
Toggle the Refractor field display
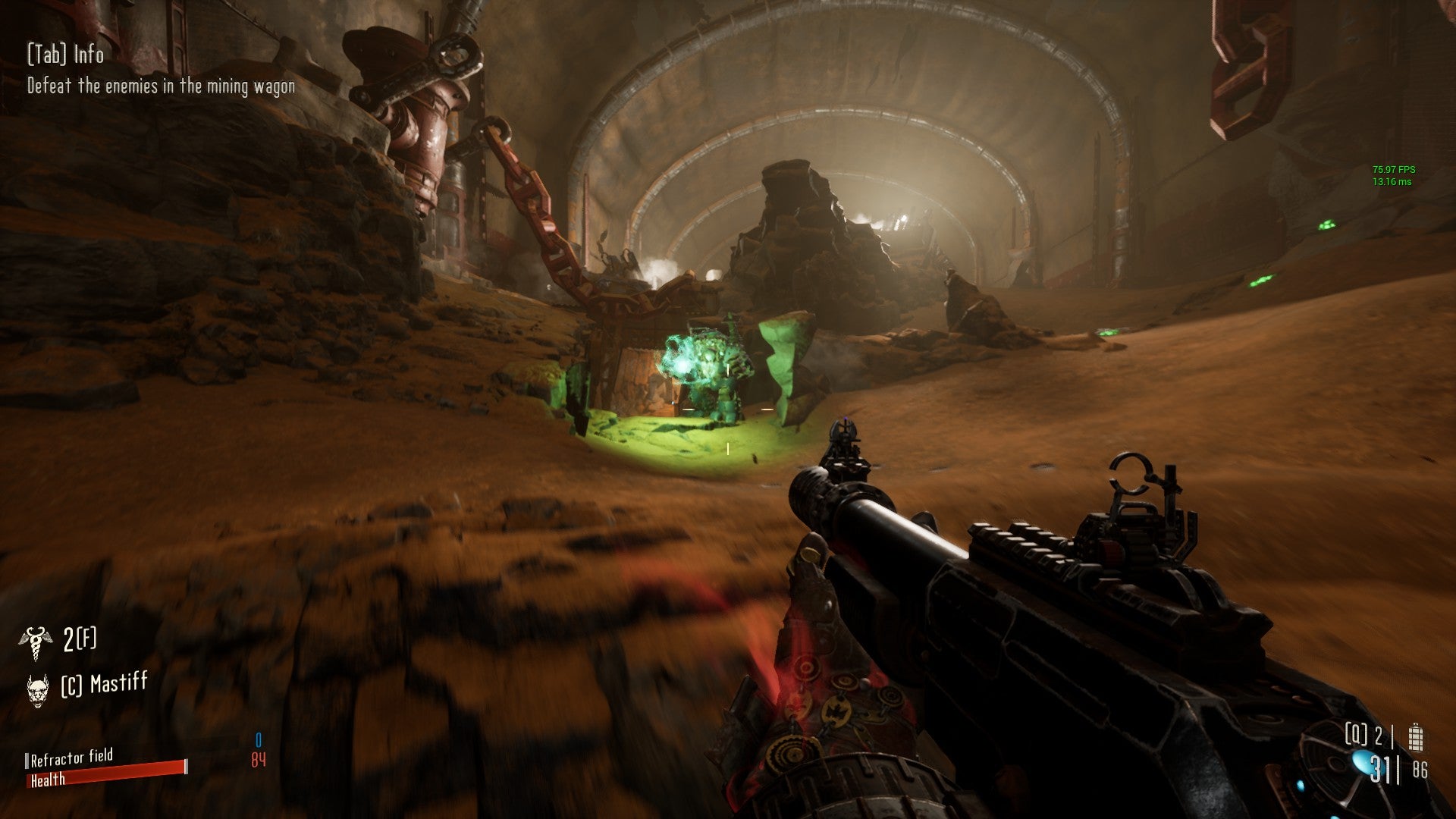pos(72,756)
